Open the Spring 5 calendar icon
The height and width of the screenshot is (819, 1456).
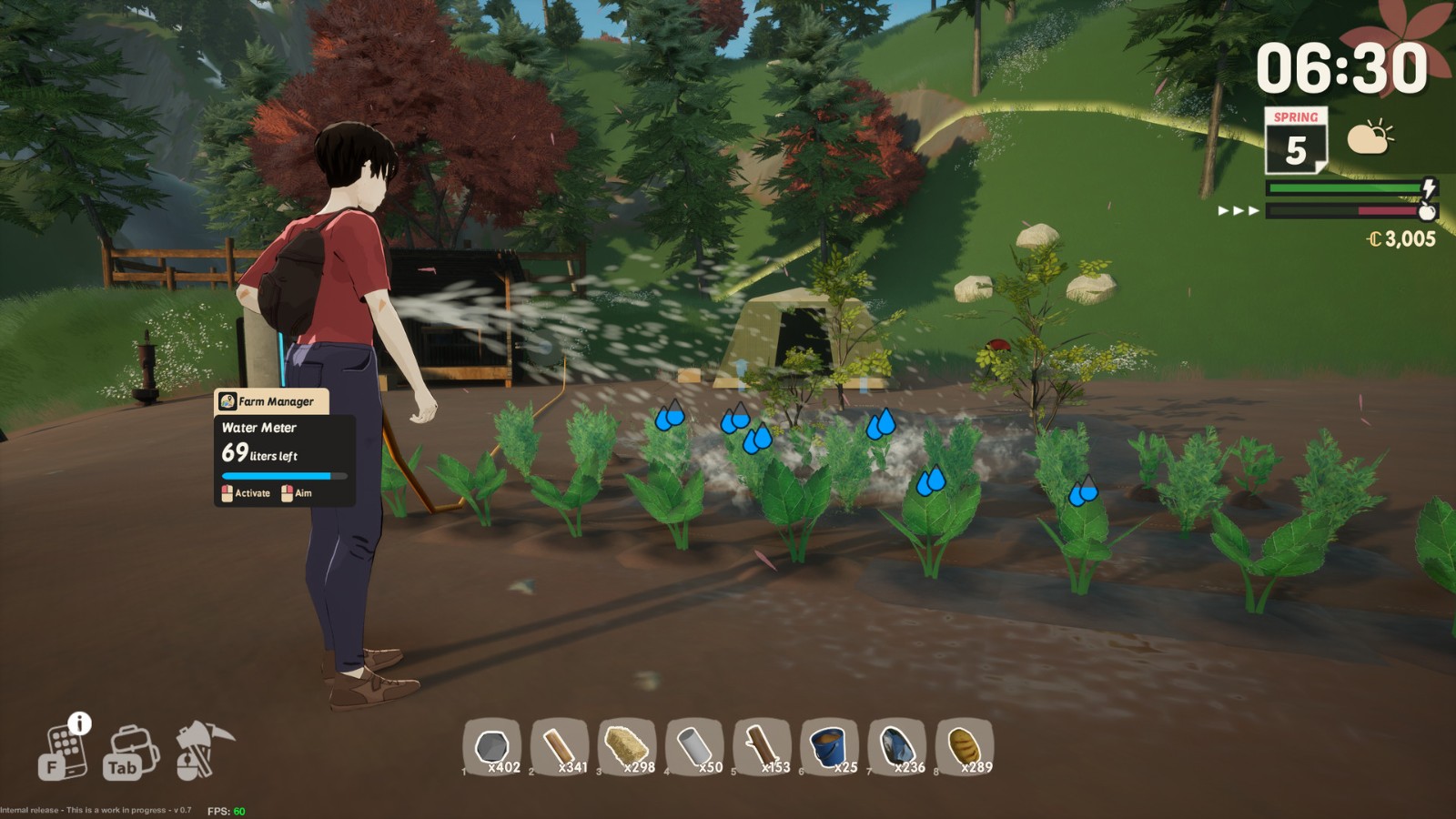(1295, 141)
